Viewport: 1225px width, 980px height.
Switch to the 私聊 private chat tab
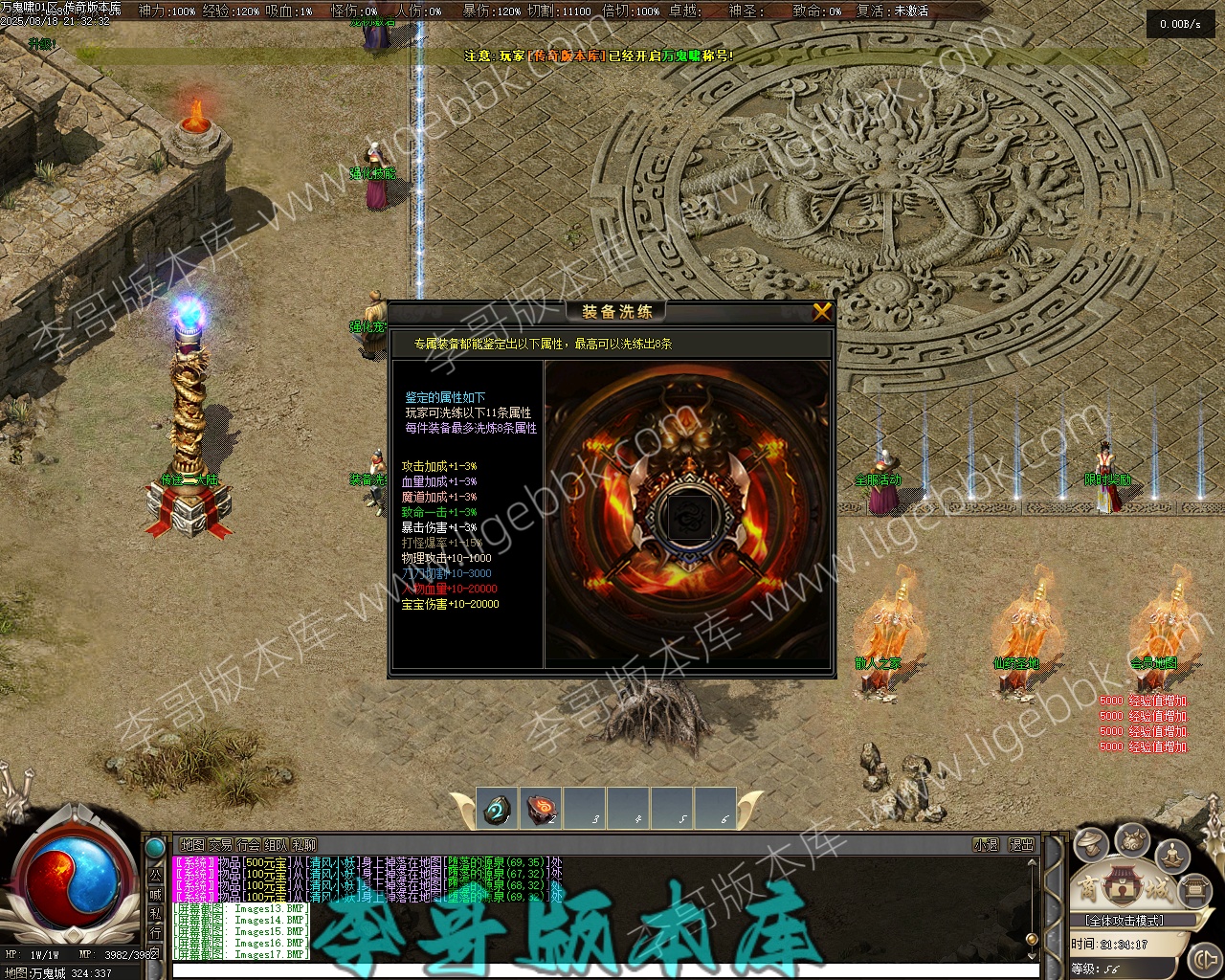(x=303, y=845)
